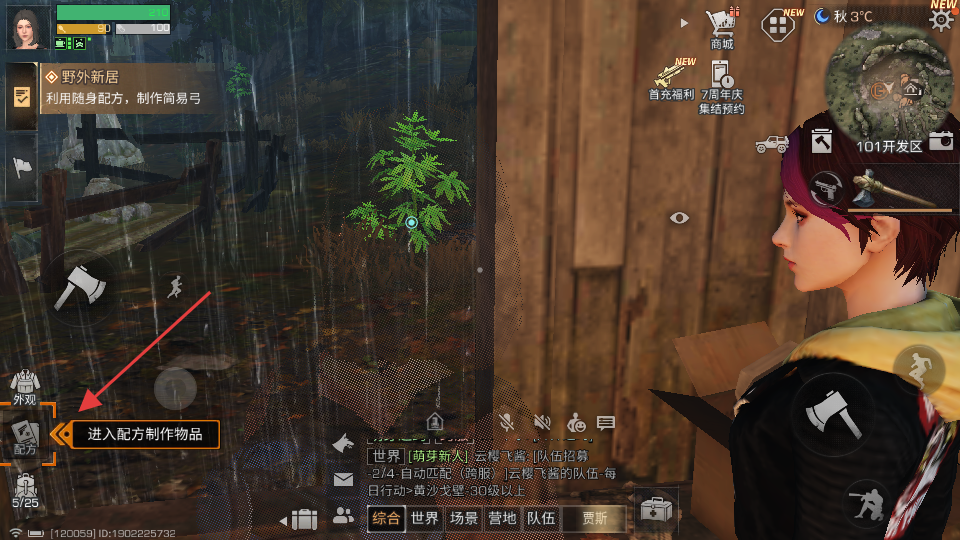Click the player portrait avatar
The height and width of the screenshot is (540, 960).
tap(26, 27)
